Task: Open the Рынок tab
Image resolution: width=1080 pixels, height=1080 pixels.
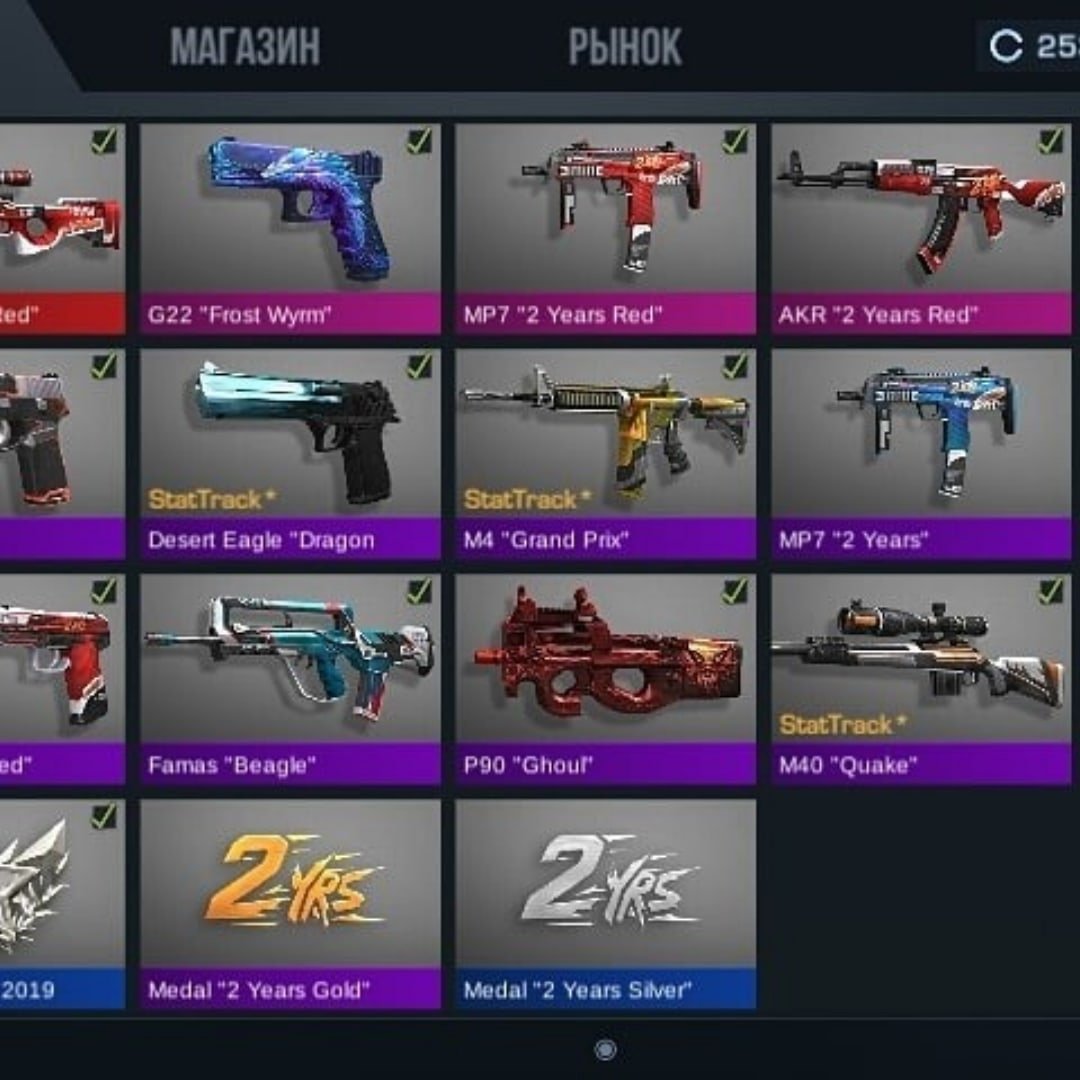Action: coord(625,47)
